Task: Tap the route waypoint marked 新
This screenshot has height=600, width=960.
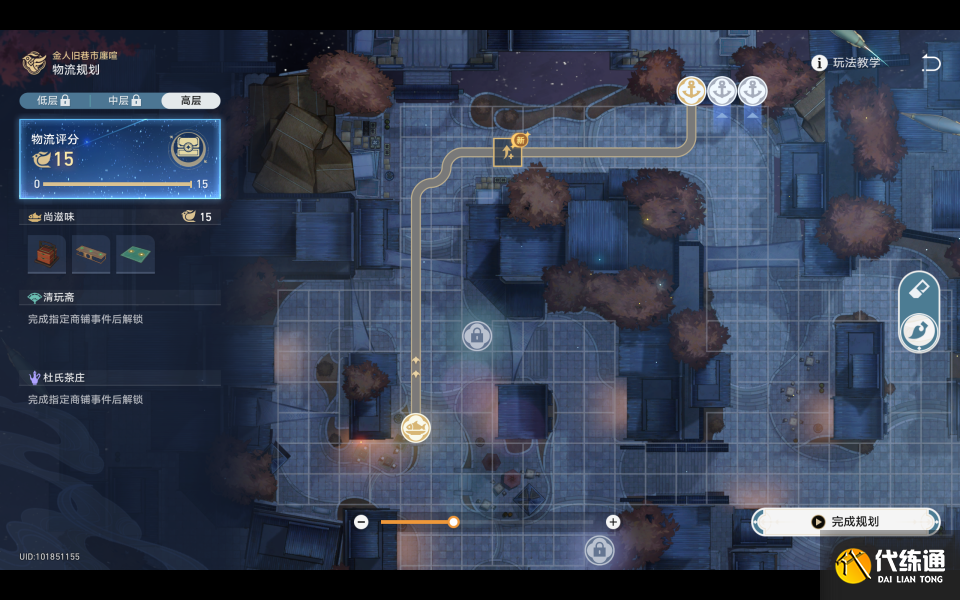Action: (x=508, y=152)
